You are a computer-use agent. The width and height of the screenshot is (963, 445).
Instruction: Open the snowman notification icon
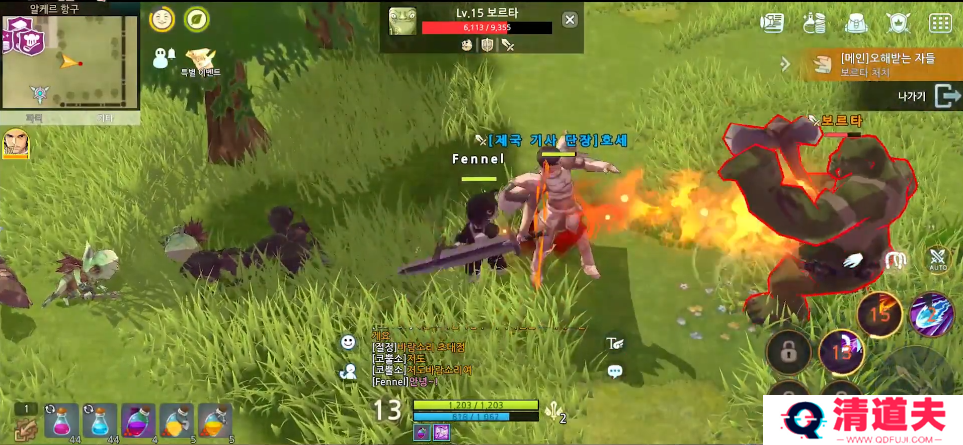coord(163,58)
